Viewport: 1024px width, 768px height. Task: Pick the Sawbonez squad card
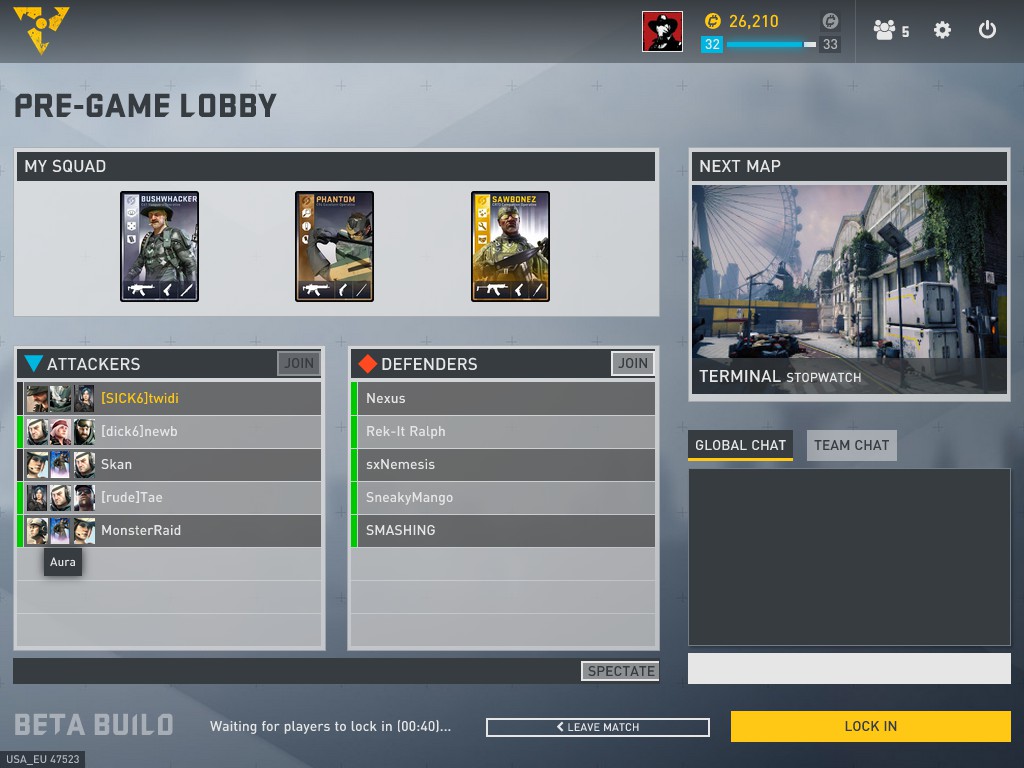click(x=510, y=246)
